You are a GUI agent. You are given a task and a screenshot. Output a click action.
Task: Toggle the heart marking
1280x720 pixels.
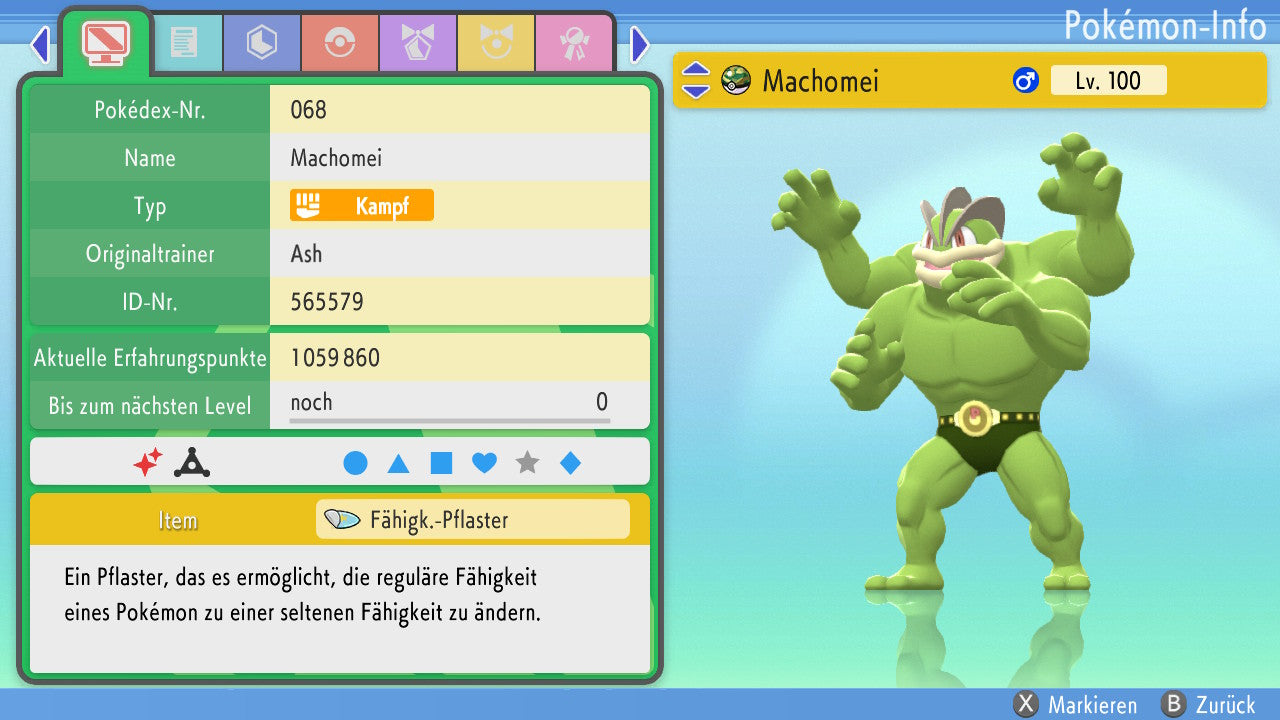point(484,463)
